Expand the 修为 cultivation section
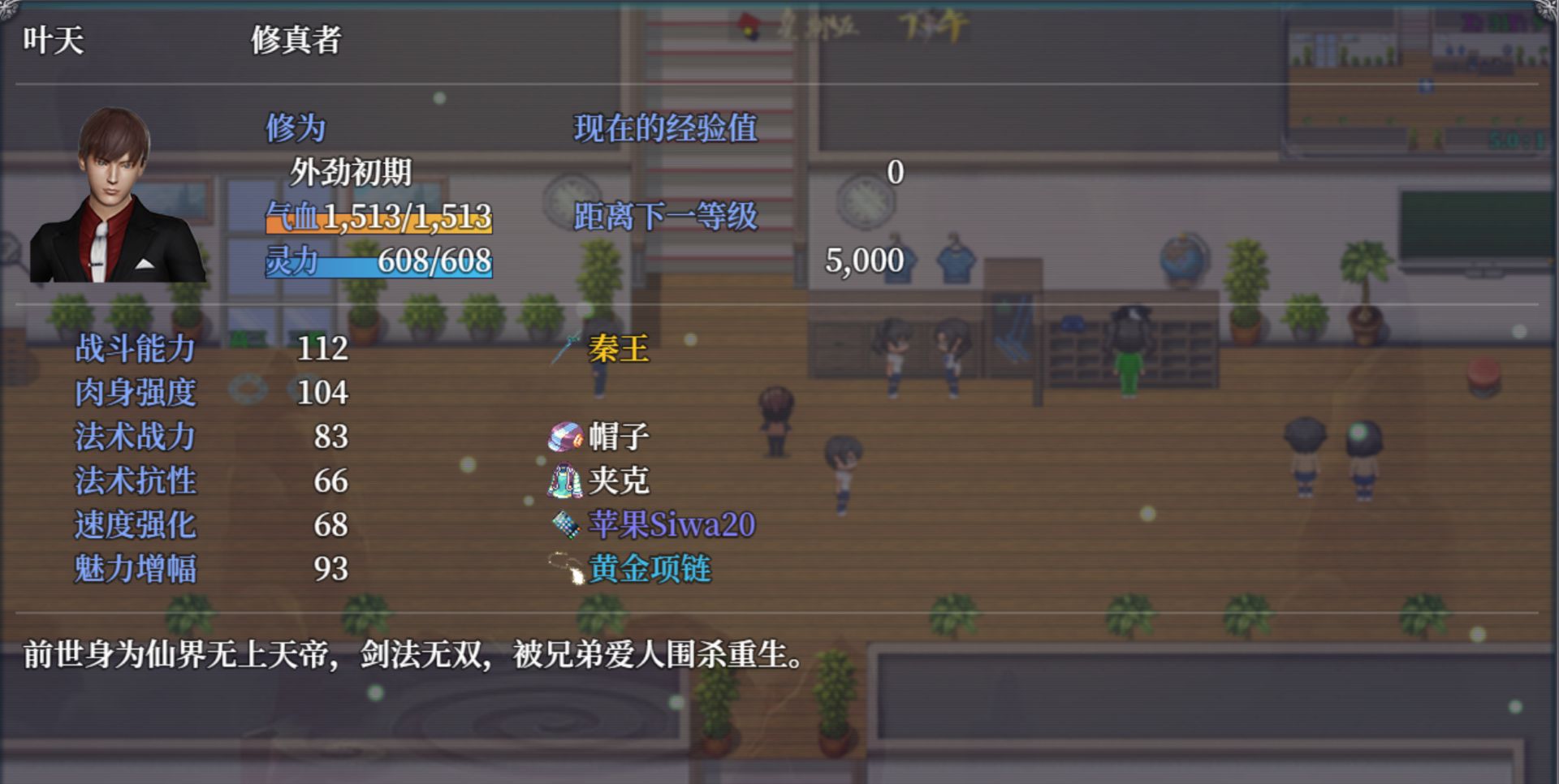The height and width of the screenshot is (784, 1559). (296, 126)
